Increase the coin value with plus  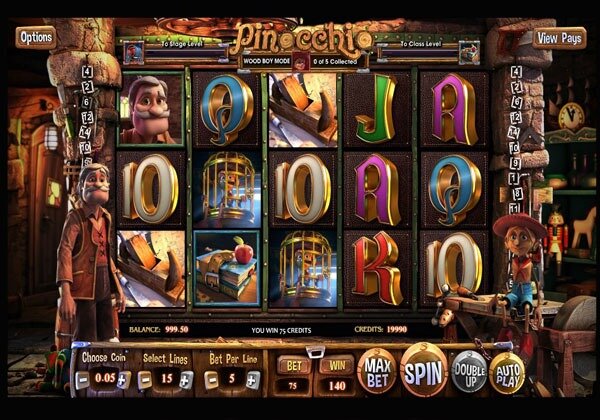coord(122,380)
